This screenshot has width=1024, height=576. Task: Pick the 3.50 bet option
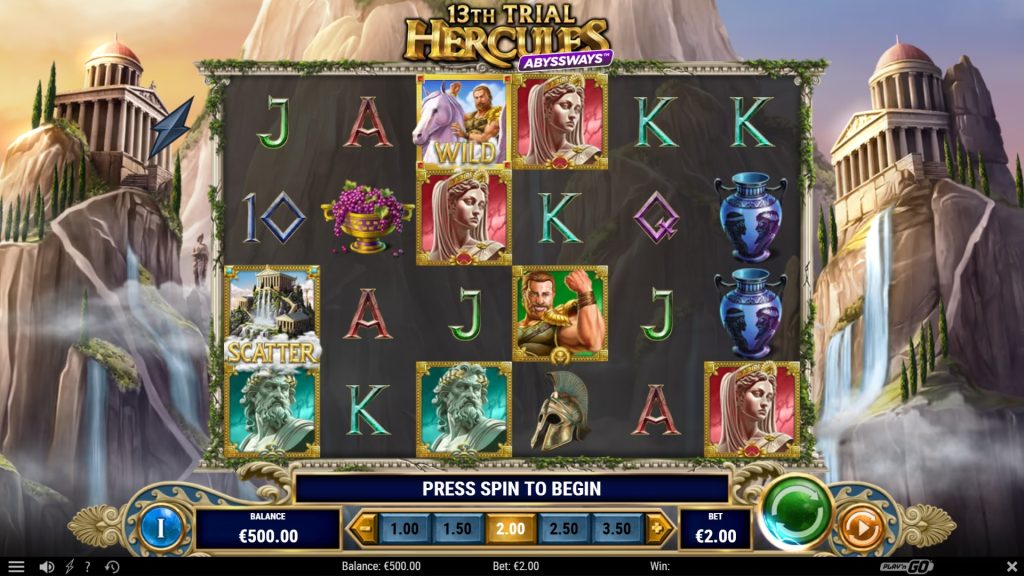(616, 528)
